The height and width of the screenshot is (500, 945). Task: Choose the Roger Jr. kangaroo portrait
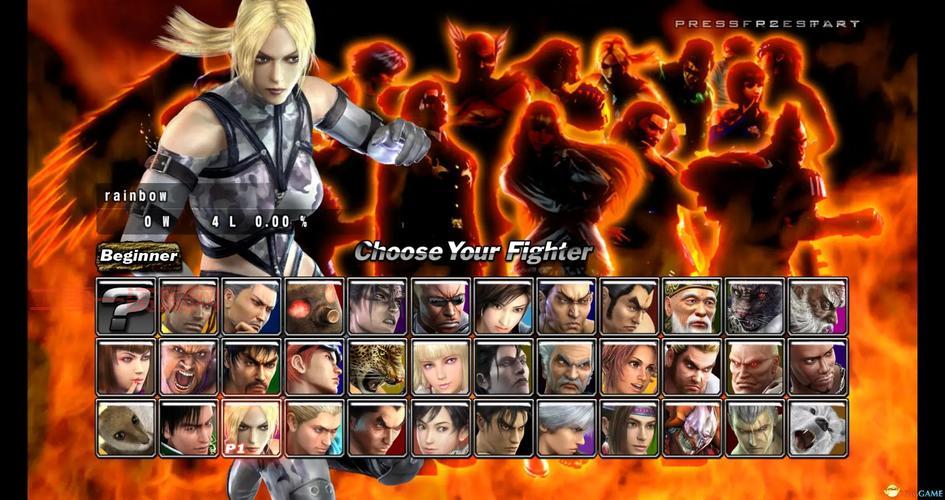pyautogui.click(x=126, y=428)
